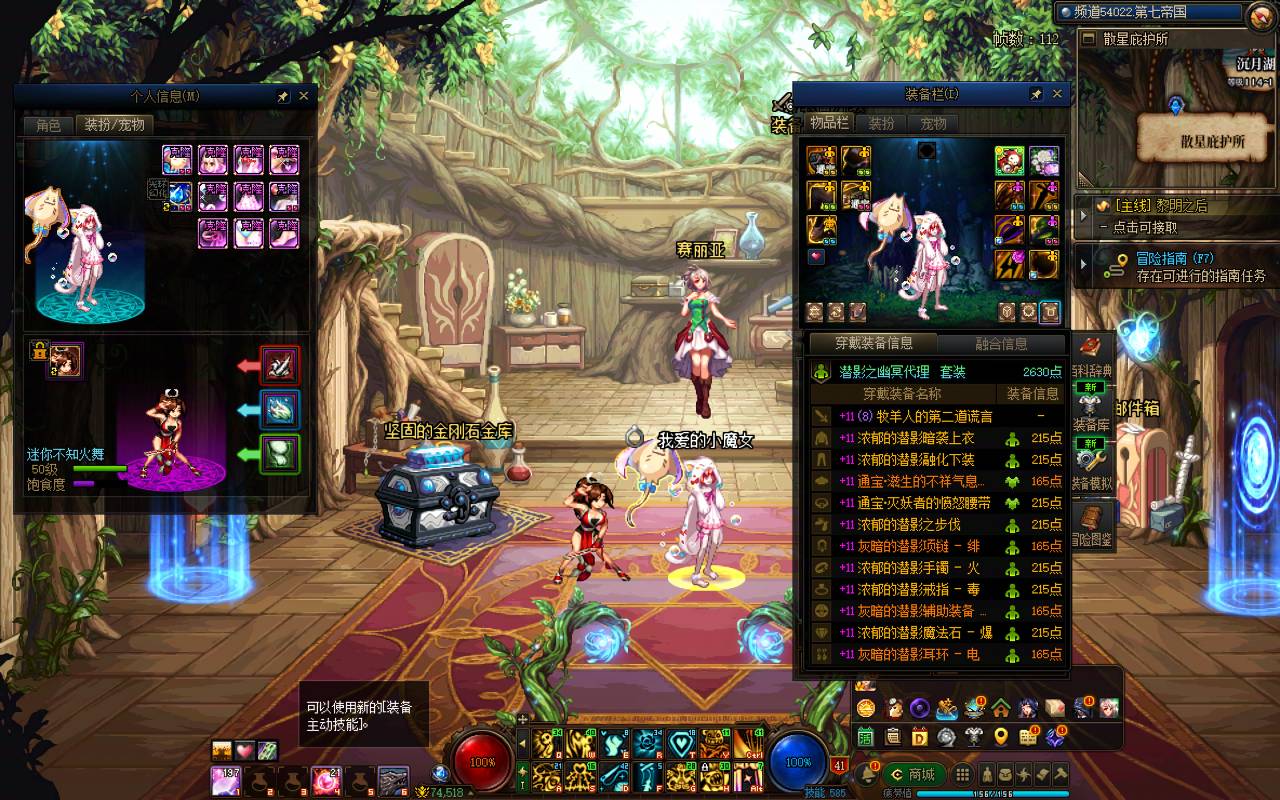Switch to the 宠物 pet tab

(933, 123)
